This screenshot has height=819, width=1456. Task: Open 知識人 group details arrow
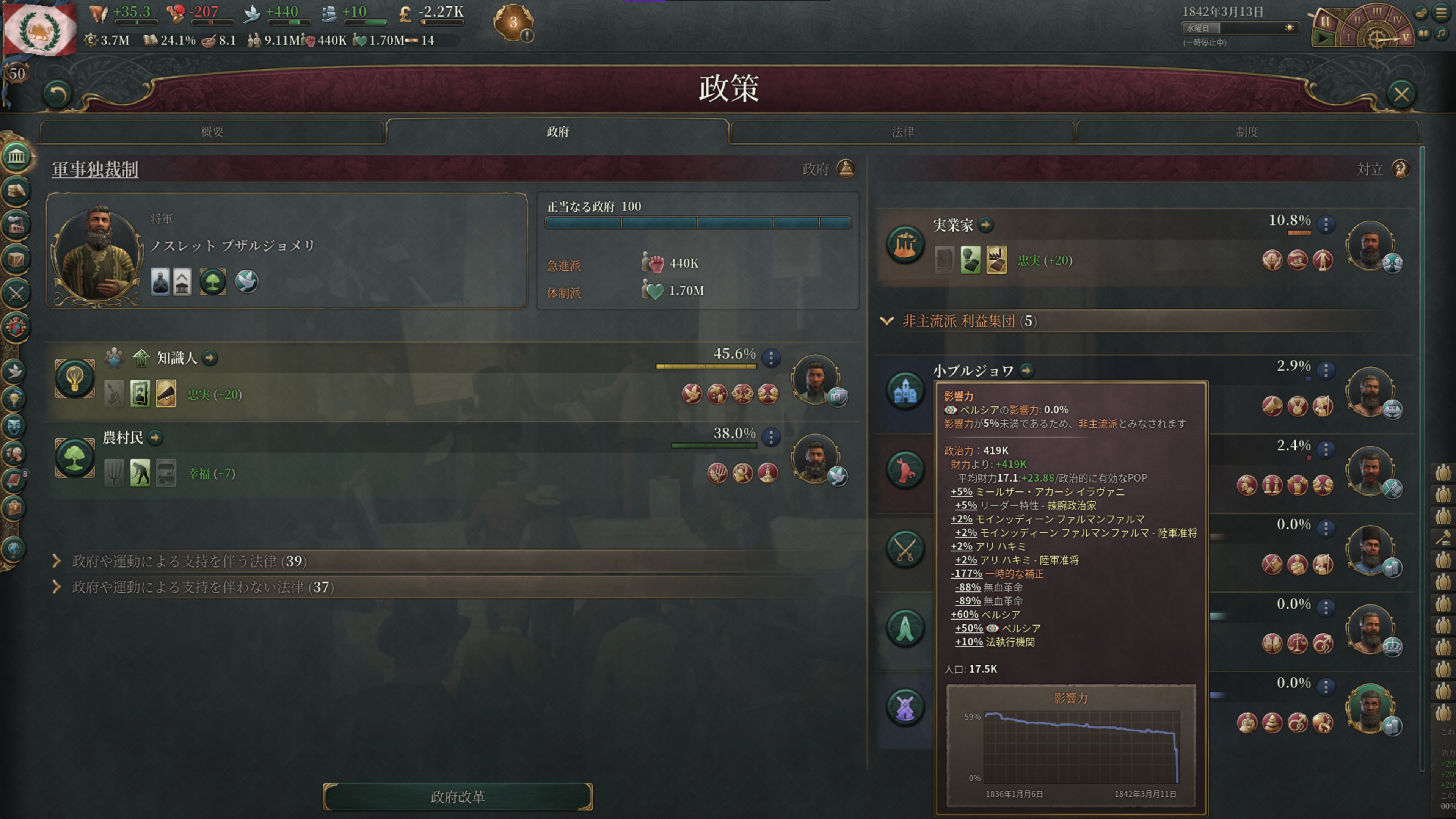coord(210,358)
